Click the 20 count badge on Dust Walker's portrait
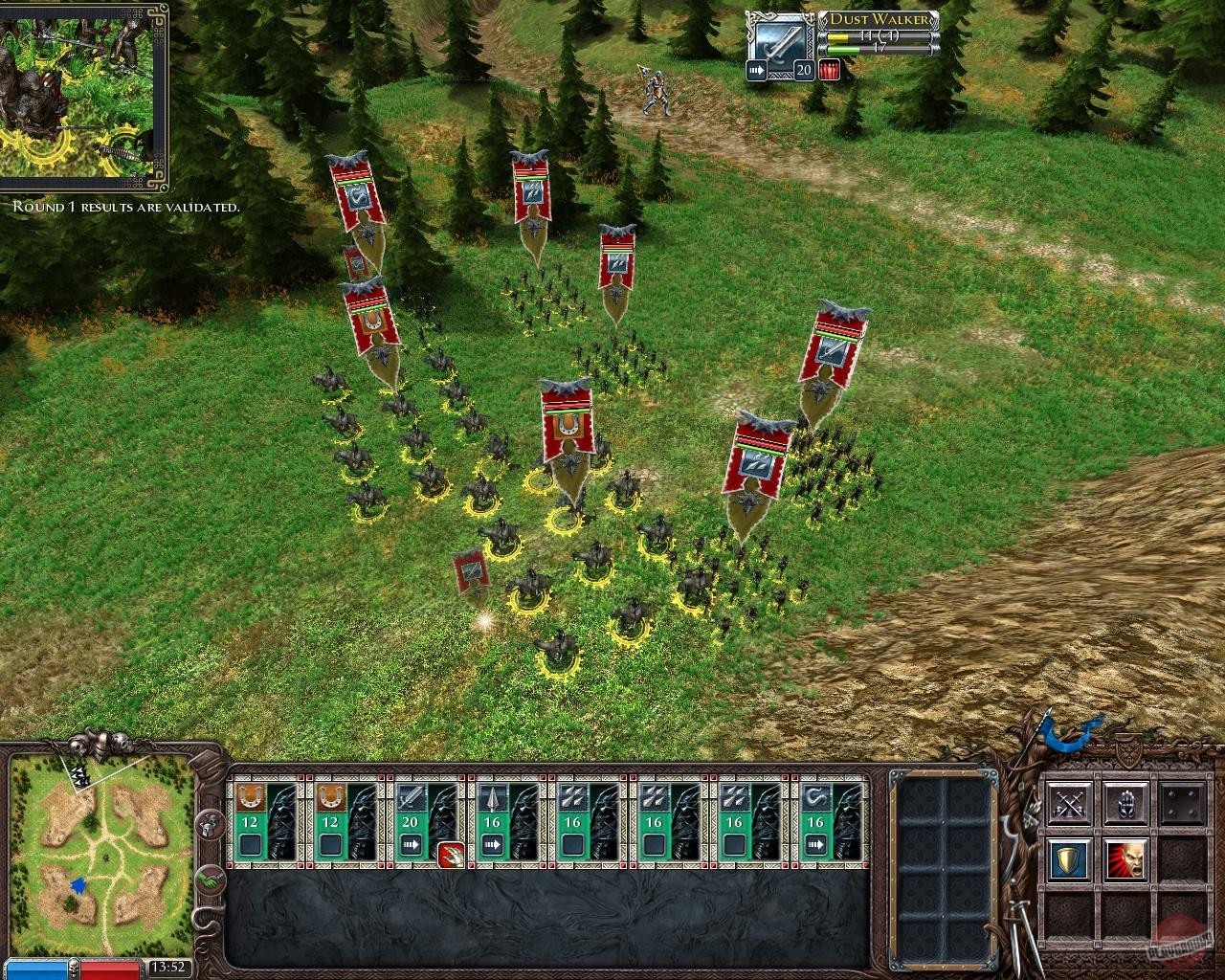 pyautogui.click(x=804, y=69)
